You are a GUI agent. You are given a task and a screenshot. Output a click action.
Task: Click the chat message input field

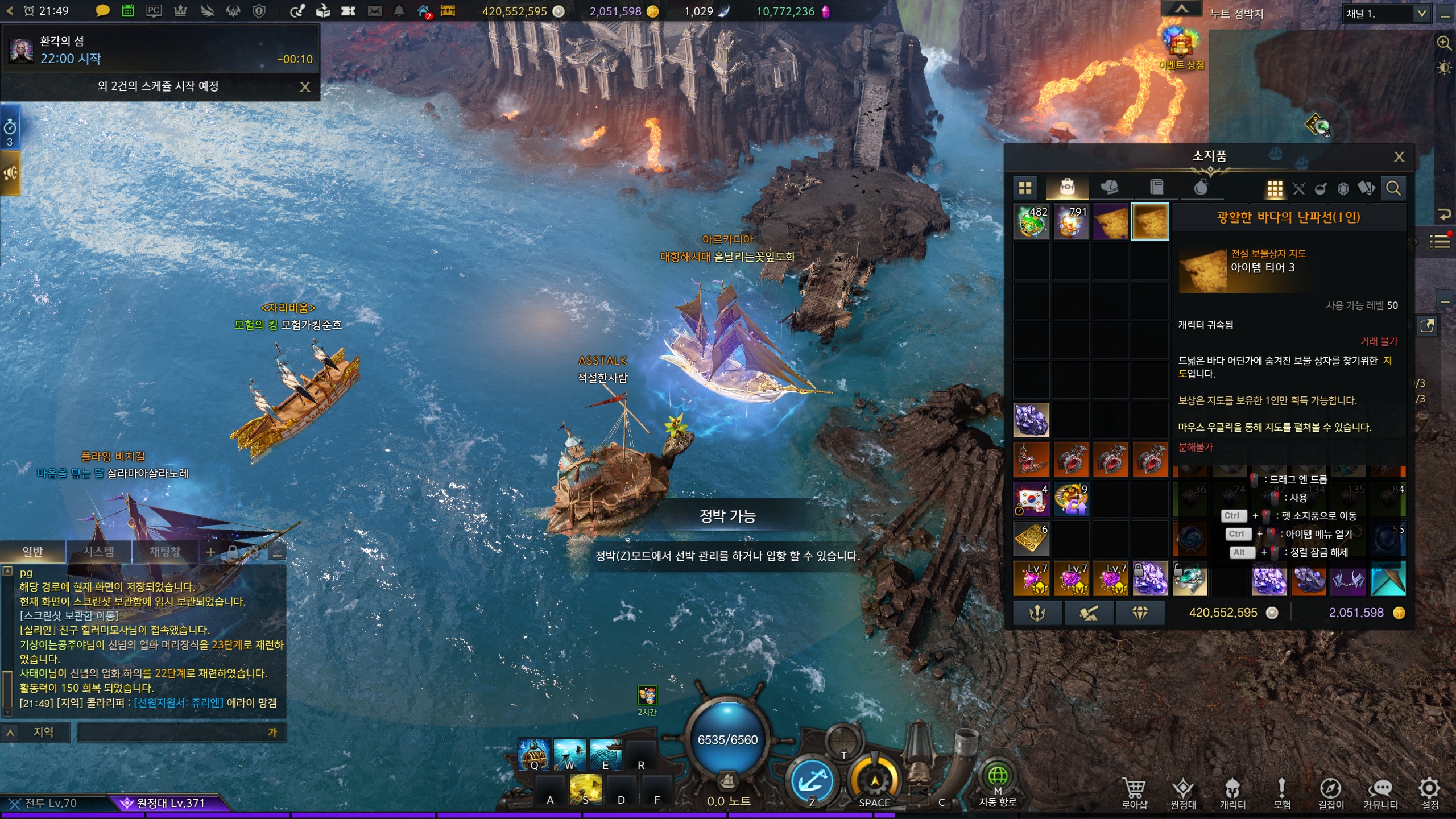(x=171, y=733)
